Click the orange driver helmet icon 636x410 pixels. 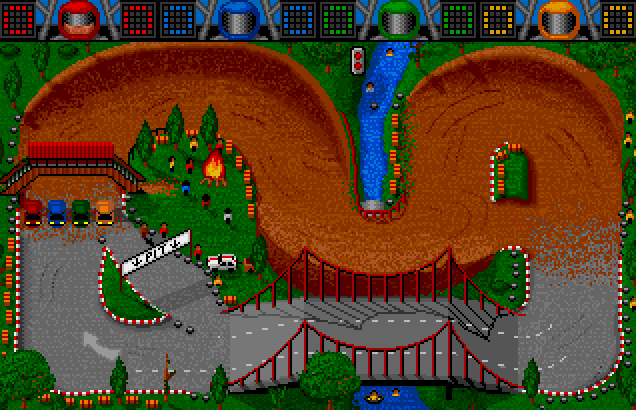(555, 18)
